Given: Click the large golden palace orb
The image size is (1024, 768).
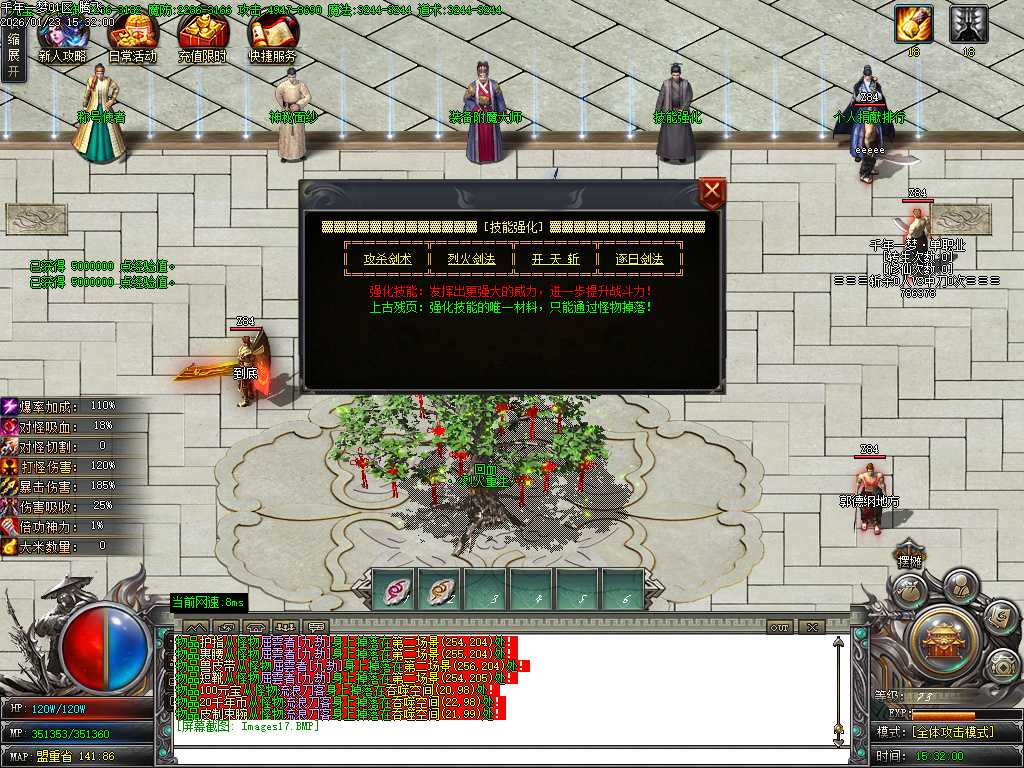Looking at the screenshot, I should pyautogui.click(x=942, y=638).
